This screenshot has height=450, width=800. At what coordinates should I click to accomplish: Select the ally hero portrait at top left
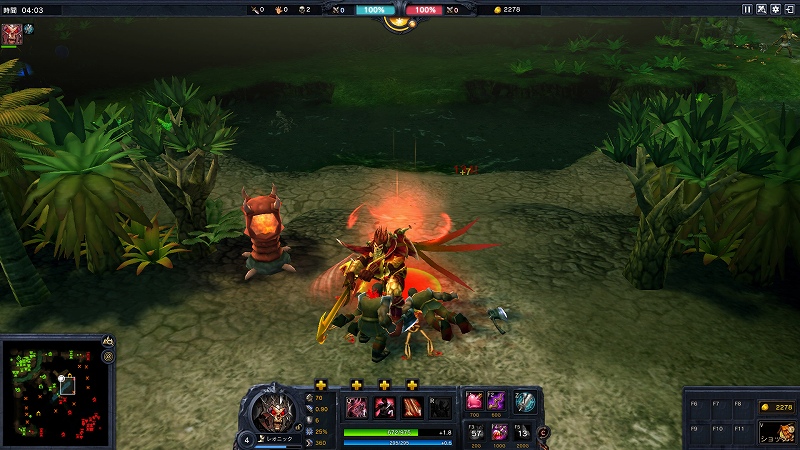click(x=12, y=34)
